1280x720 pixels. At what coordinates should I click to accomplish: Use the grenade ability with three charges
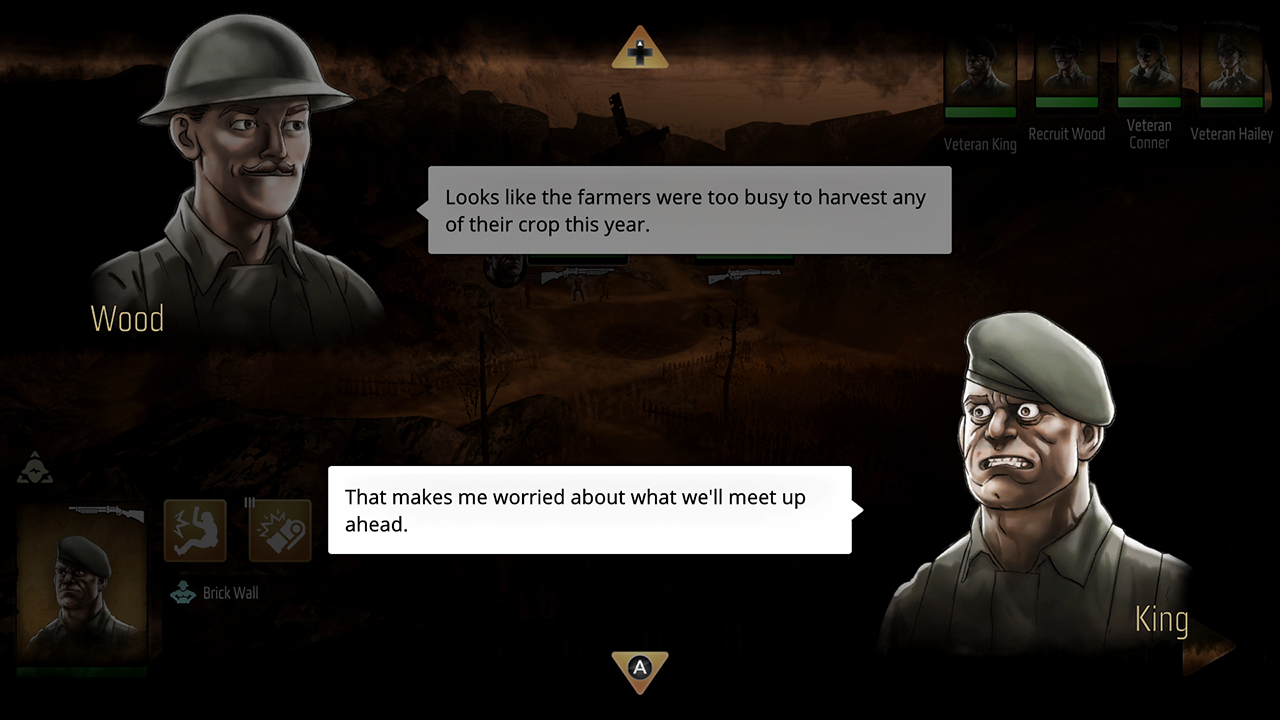279,529
